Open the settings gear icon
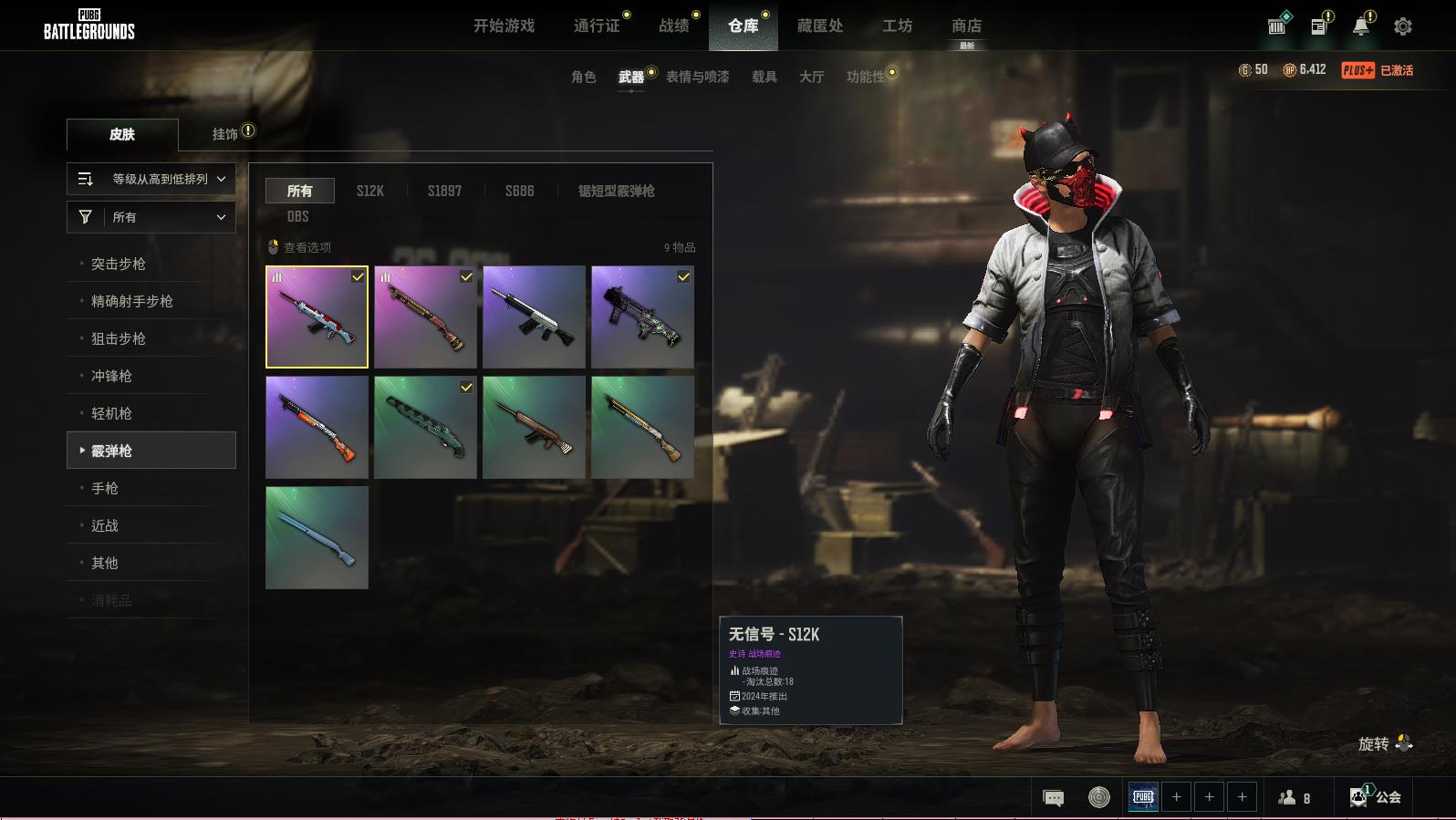The height and width of the screenshot is (820, 1456). 1403,26
